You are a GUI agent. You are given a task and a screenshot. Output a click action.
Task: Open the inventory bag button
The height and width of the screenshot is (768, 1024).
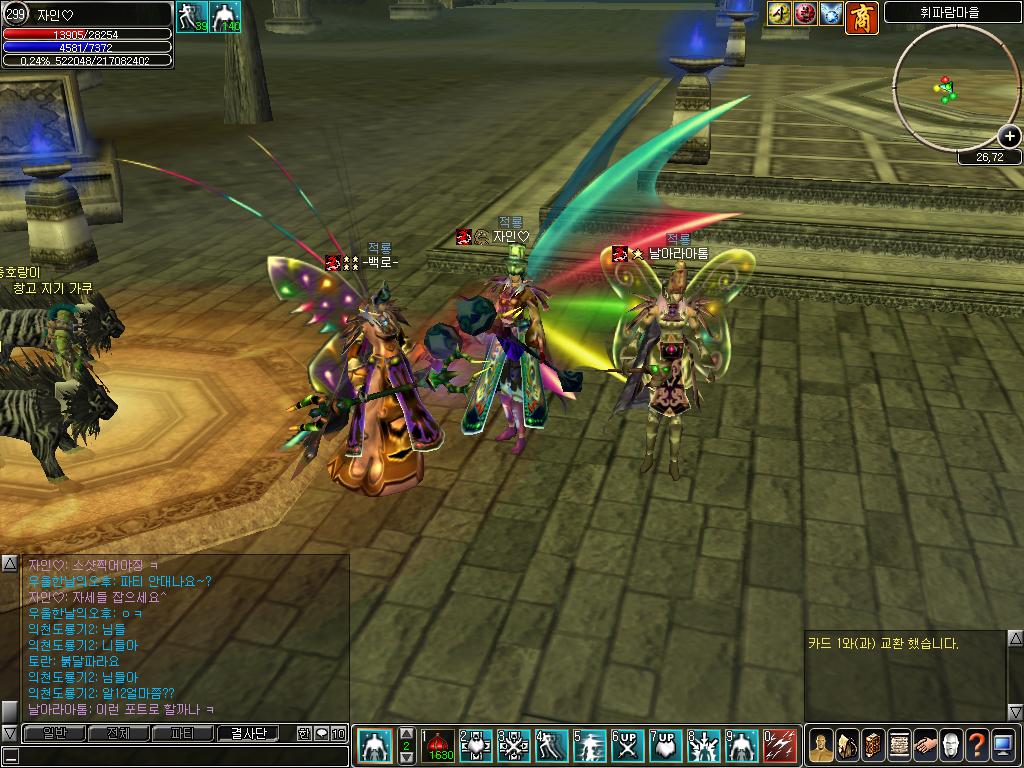pos(846,745)
